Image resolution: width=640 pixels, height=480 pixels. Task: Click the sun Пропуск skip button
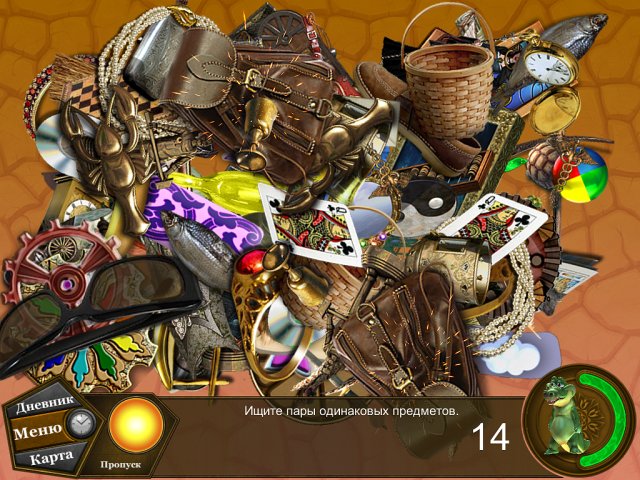click(135, 424)
